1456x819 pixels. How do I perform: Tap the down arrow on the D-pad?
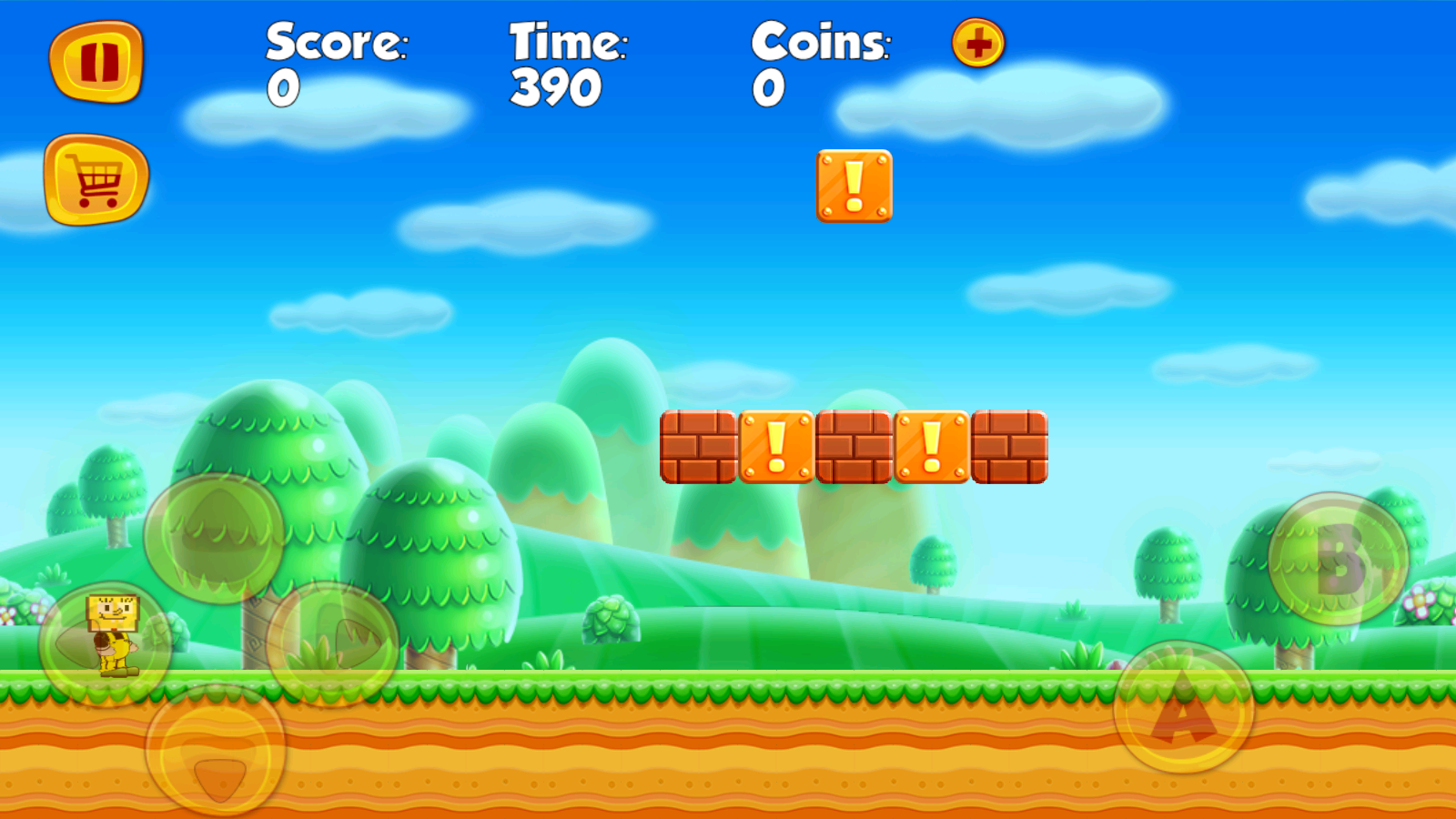tap(217, 751)
